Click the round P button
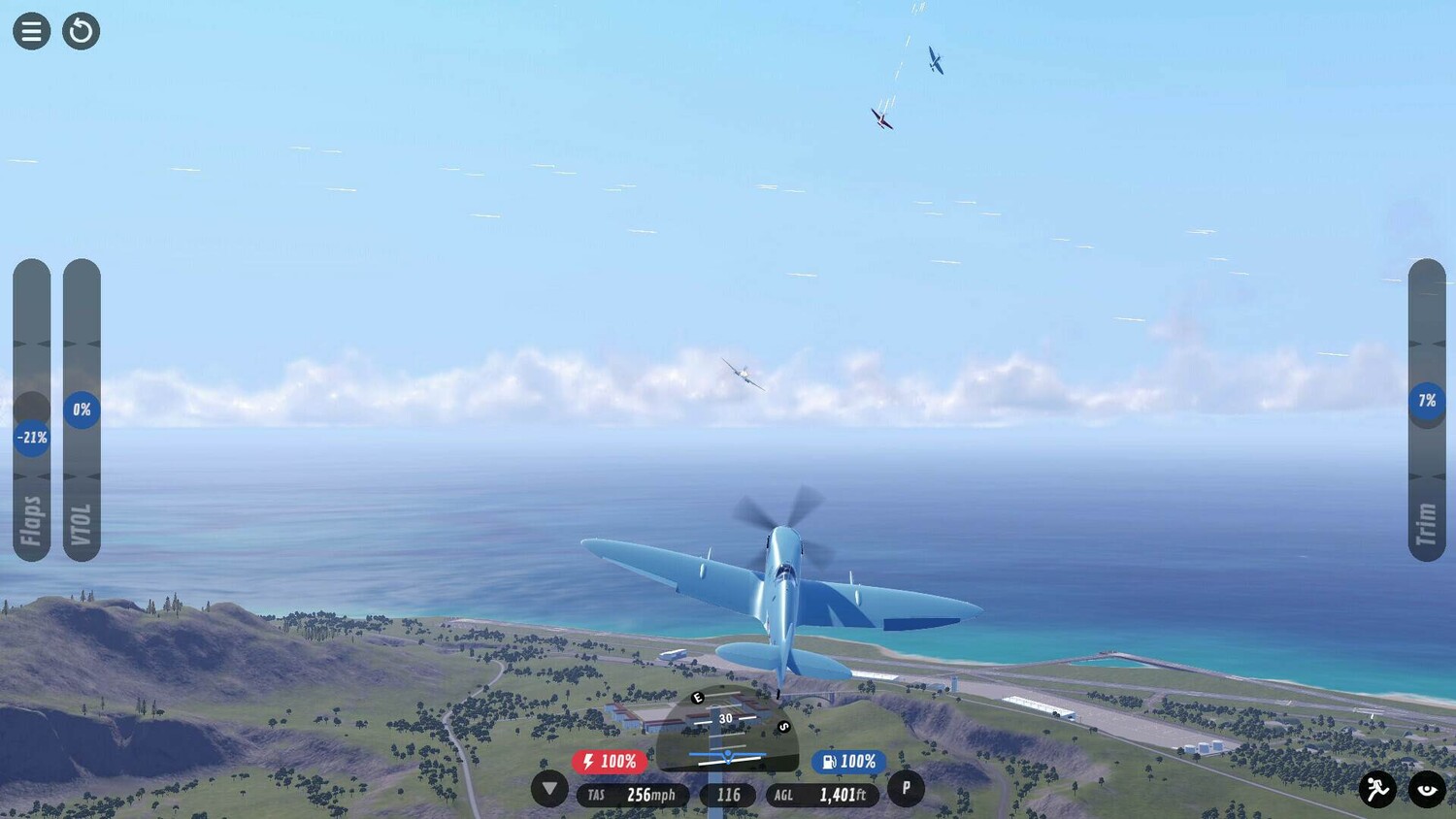The height and width of the screenshot is (819, 1456). click(906, 788)
